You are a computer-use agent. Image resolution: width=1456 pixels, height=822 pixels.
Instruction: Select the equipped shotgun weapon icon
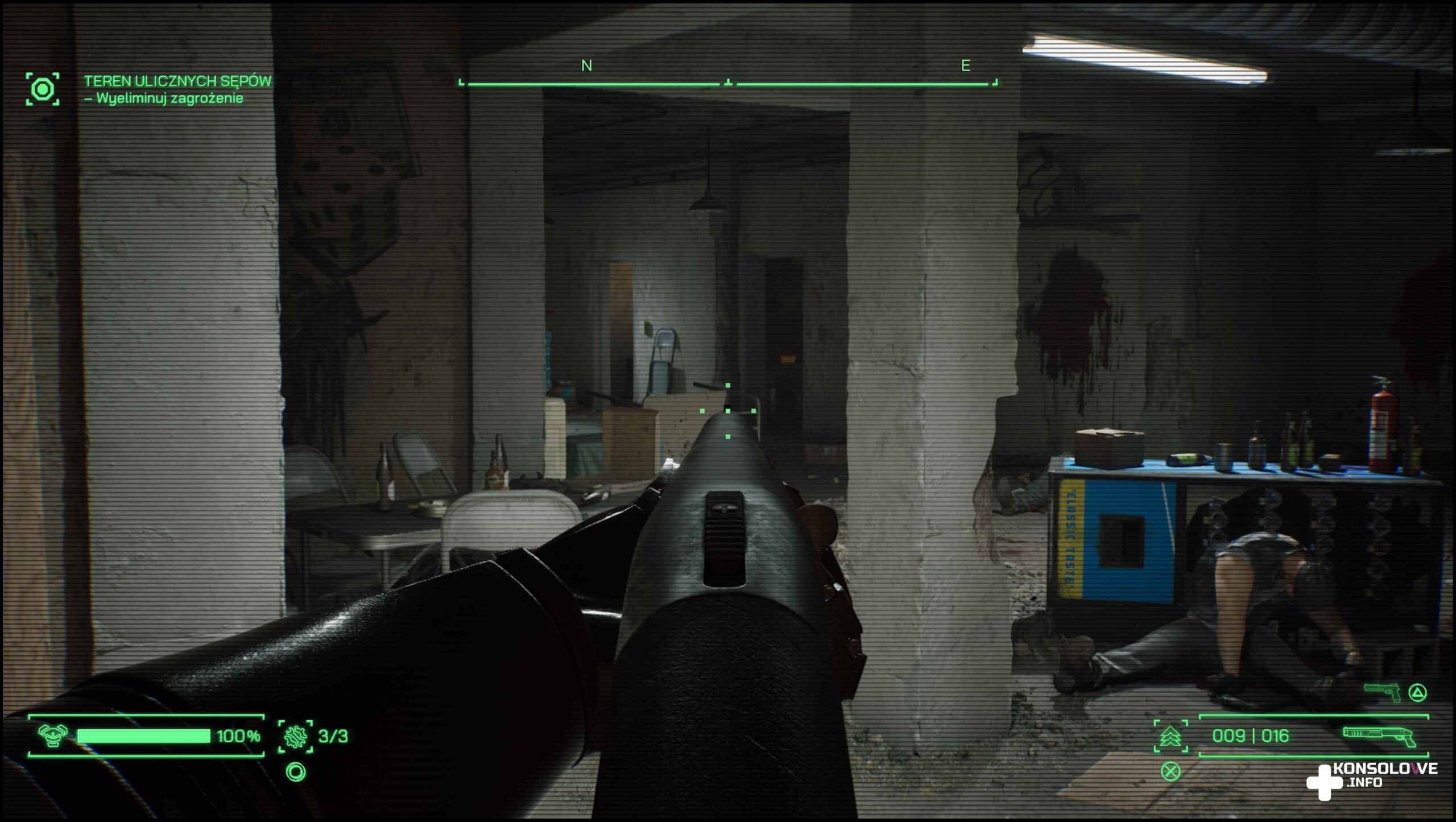point(1379,736)
